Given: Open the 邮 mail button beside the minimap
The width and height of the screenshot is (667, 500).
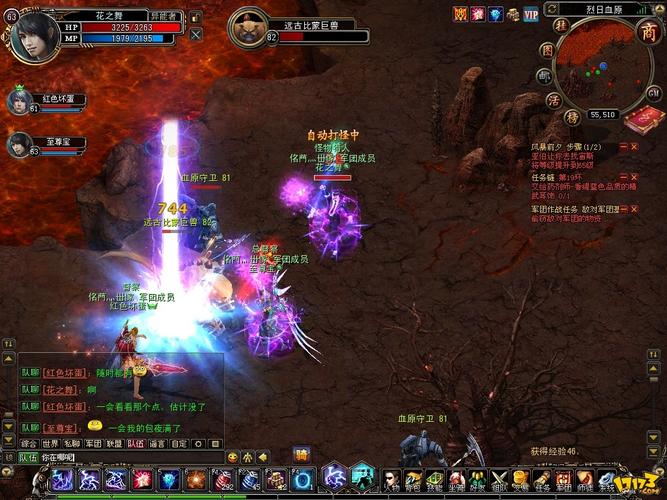Looking at the screenshot, I should click(542, 74).
